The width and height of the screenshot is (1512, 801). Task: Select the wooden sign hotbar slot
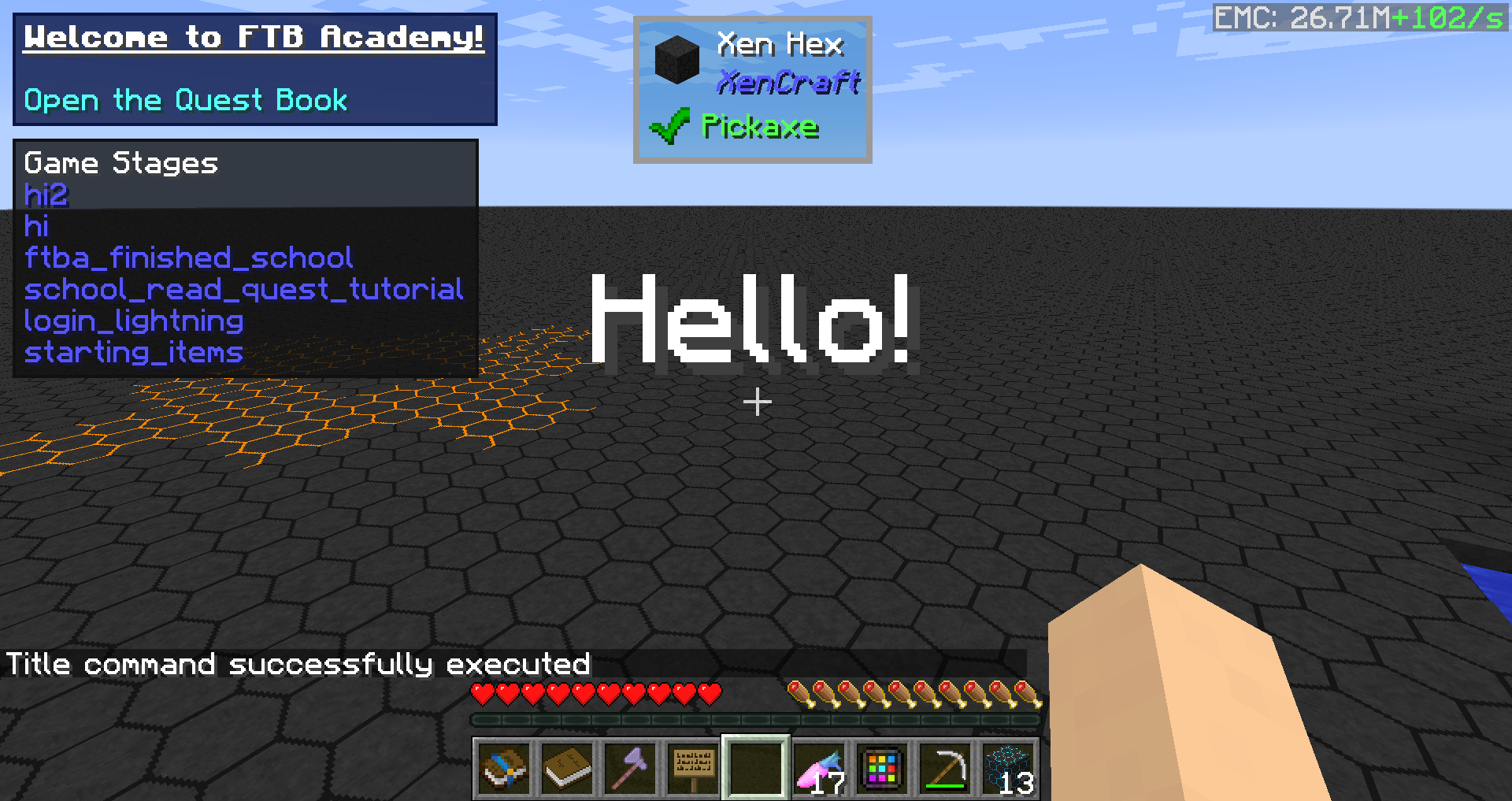(x=693, y=768)
